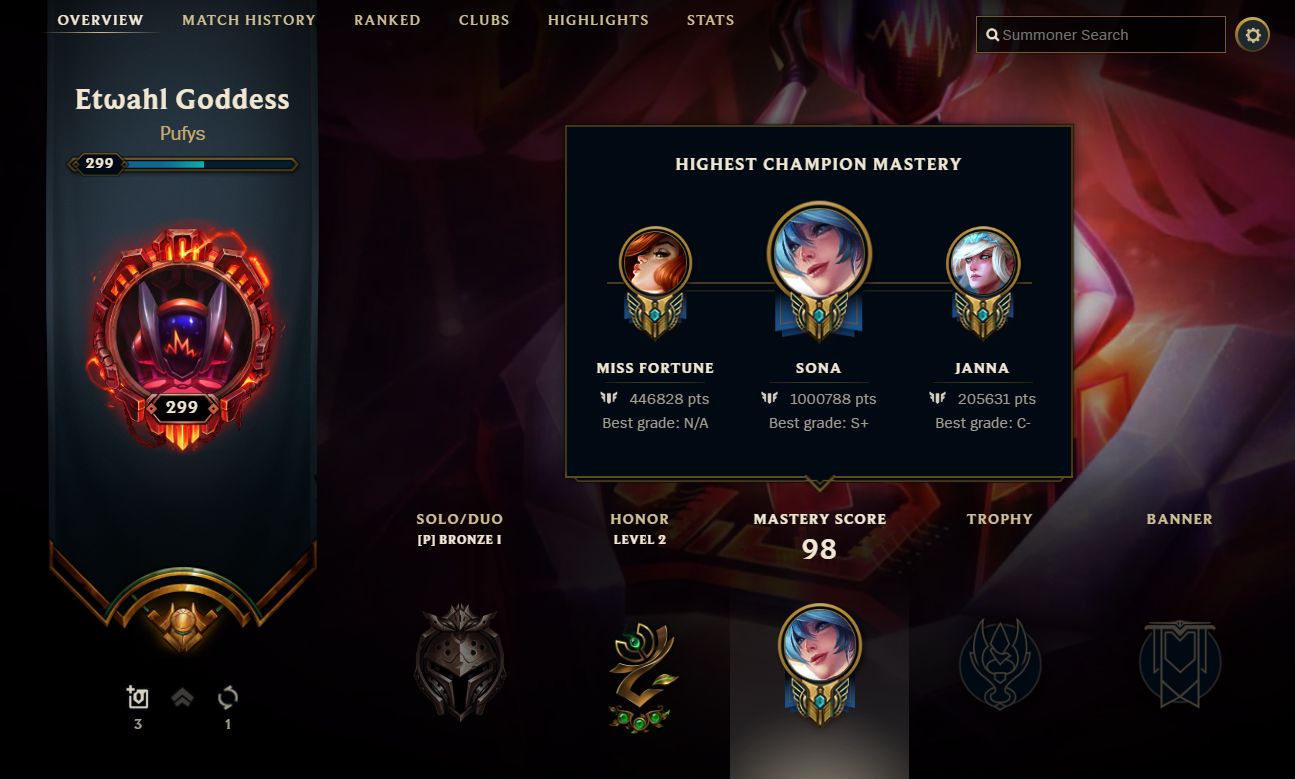Select the Solo/Duo Bronze rank emblem
1295x779 pixels.
point(460,660)
